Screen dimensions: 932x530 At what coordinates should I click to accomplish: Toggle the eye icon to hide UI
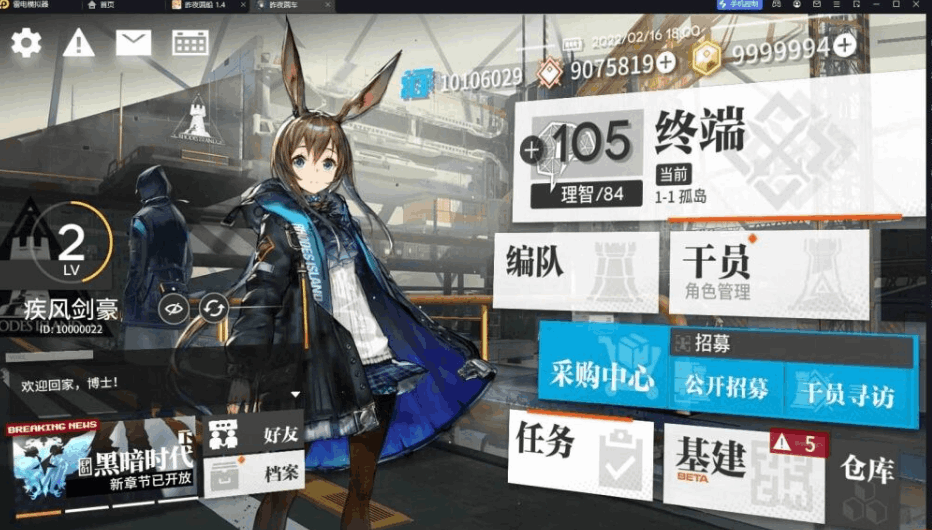[174, 309]
